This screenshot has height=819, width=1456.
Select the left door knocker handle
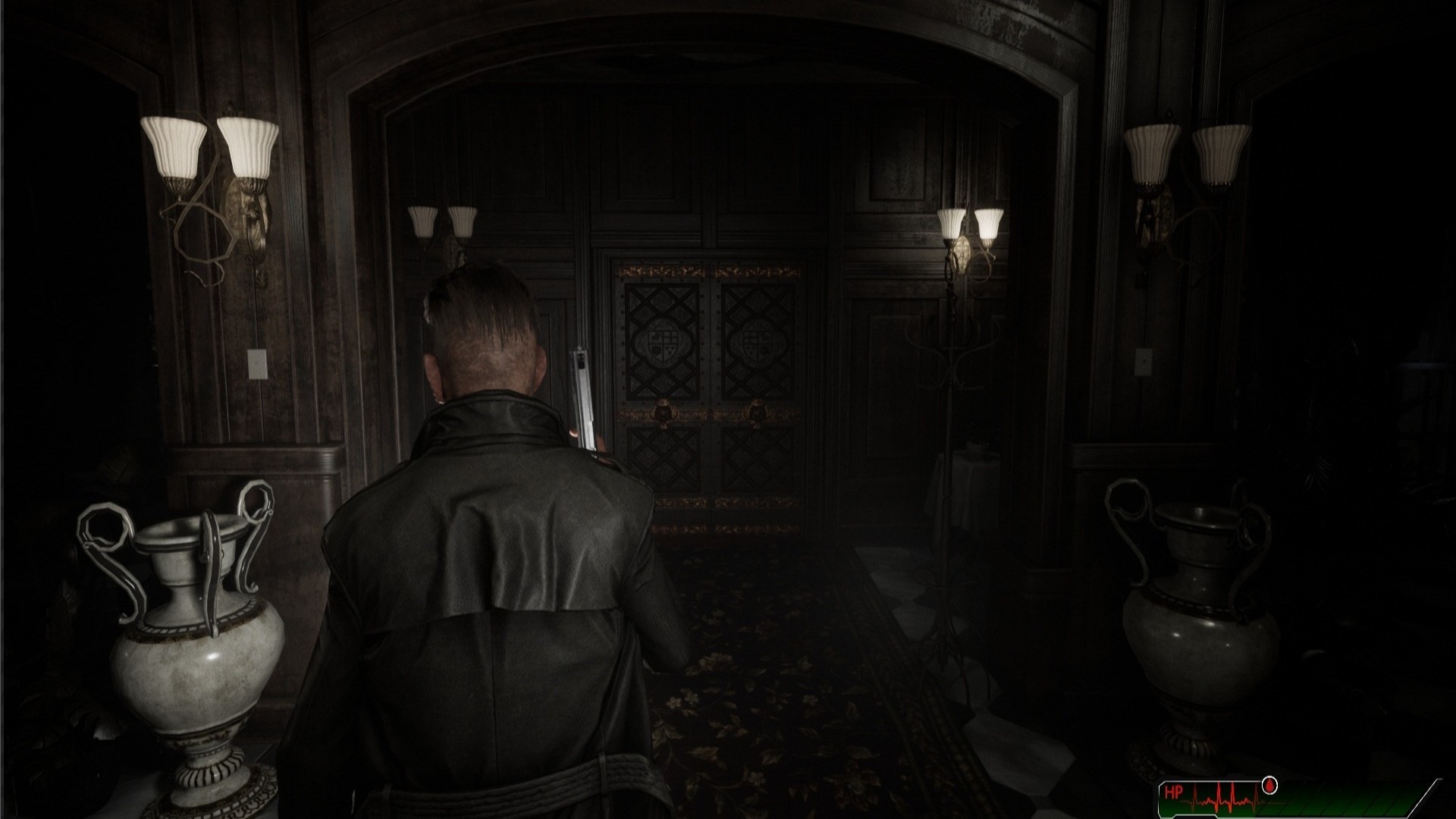(x=664, y=411)
